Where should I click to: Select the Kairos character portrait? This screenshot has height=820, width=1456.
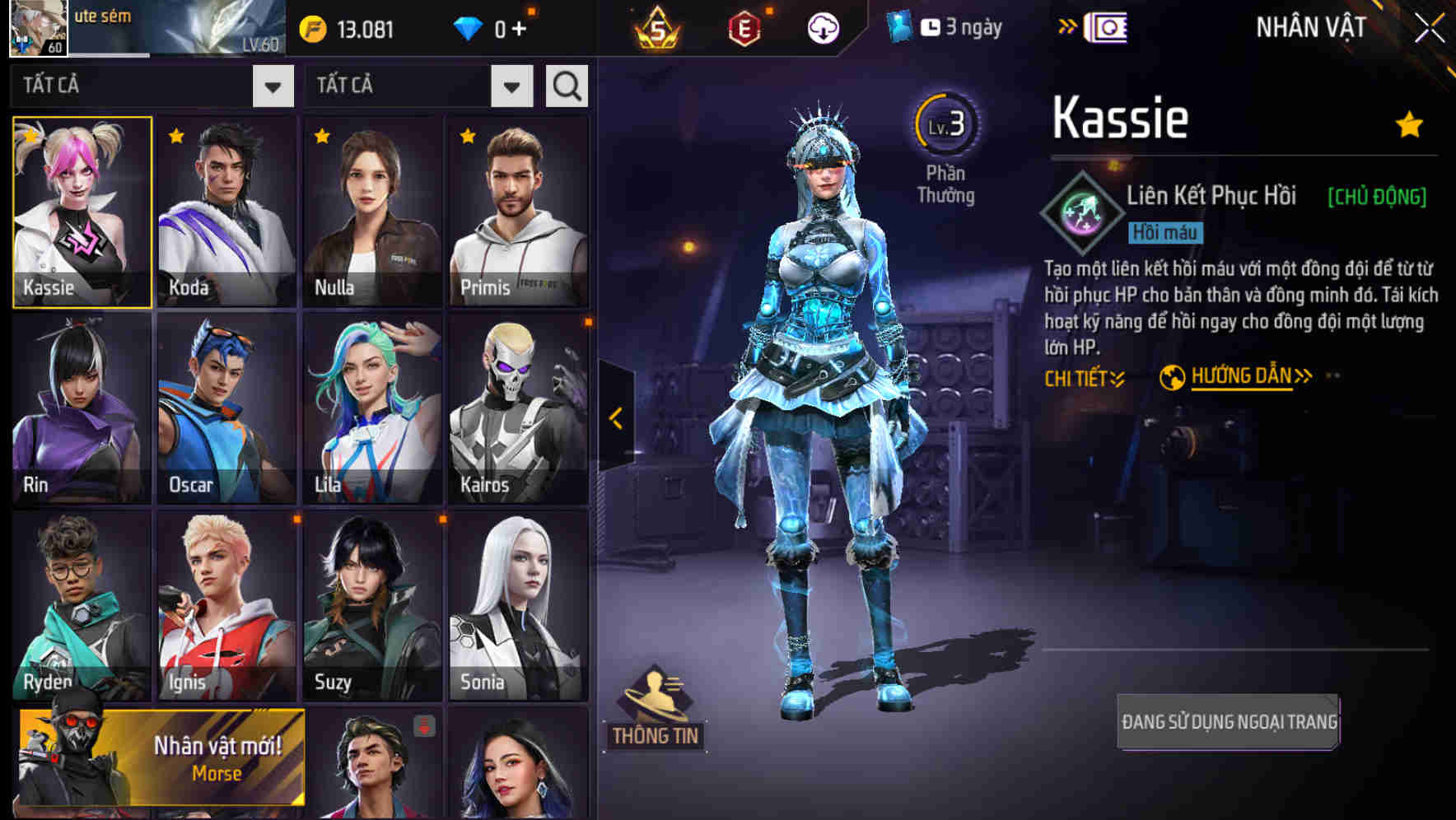(517, 408)
